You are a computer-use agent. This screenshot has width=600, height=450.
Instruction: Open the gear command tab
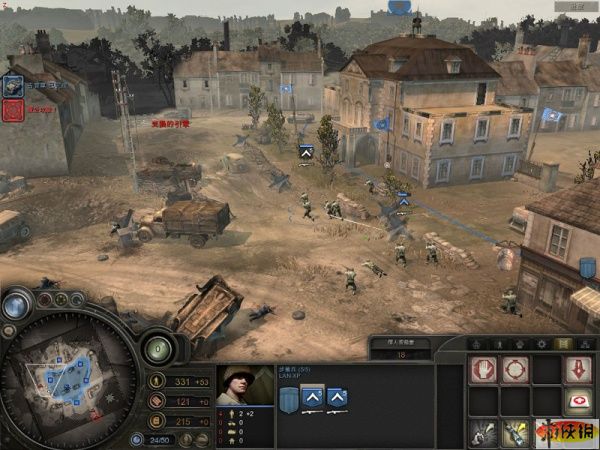[x=540, y=344]
